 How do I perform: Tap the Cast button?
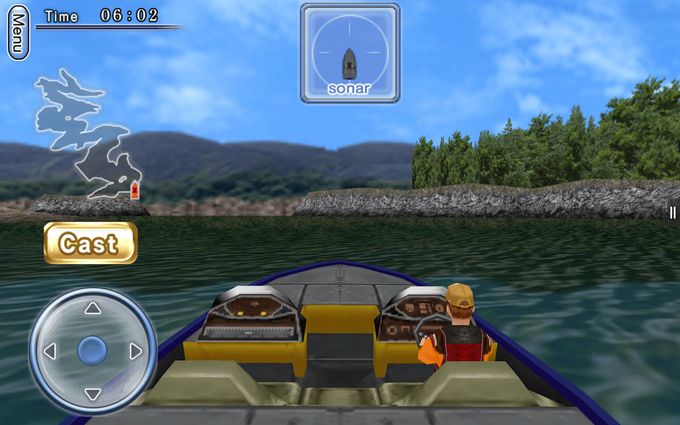point(90,243)
